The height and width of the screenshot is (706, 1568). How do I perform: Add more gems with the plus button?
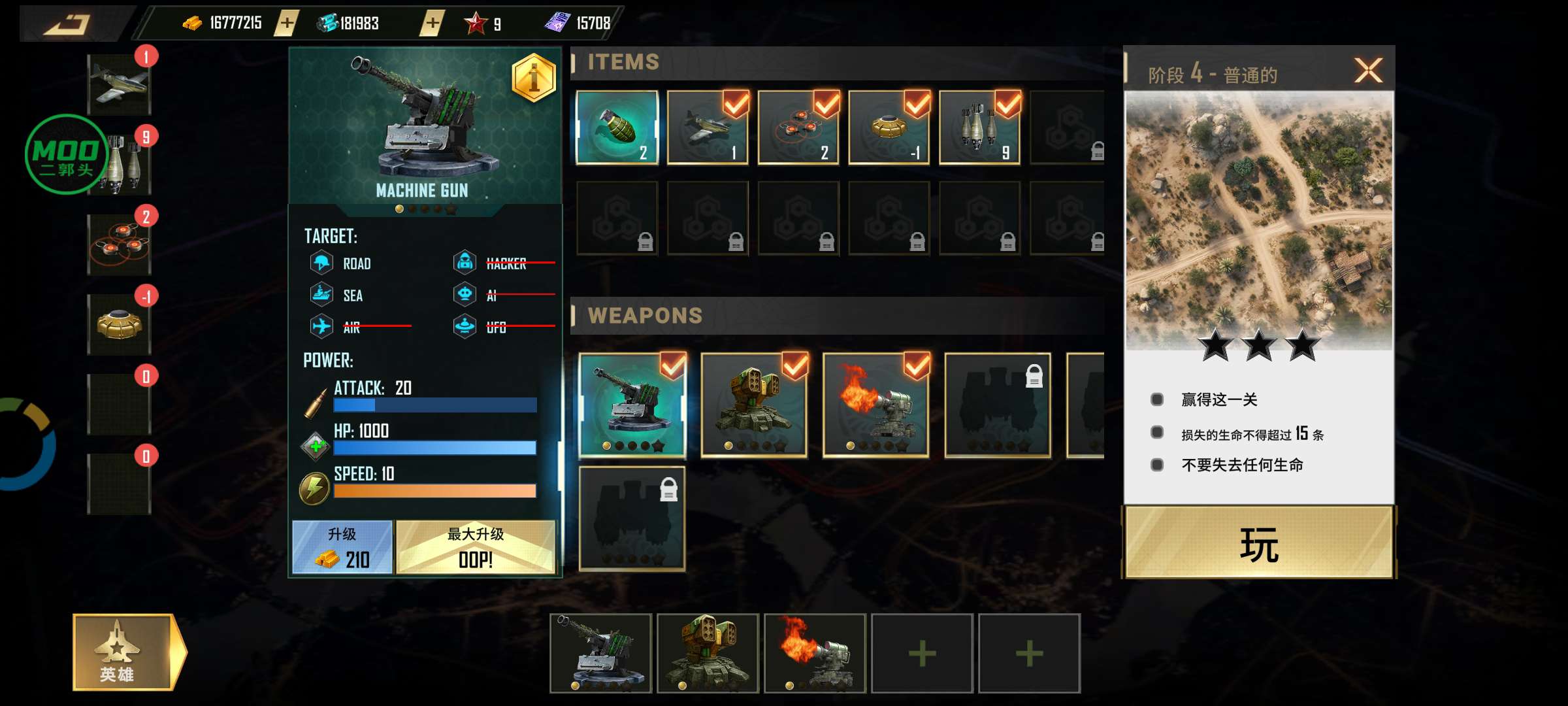coord(432,24)
